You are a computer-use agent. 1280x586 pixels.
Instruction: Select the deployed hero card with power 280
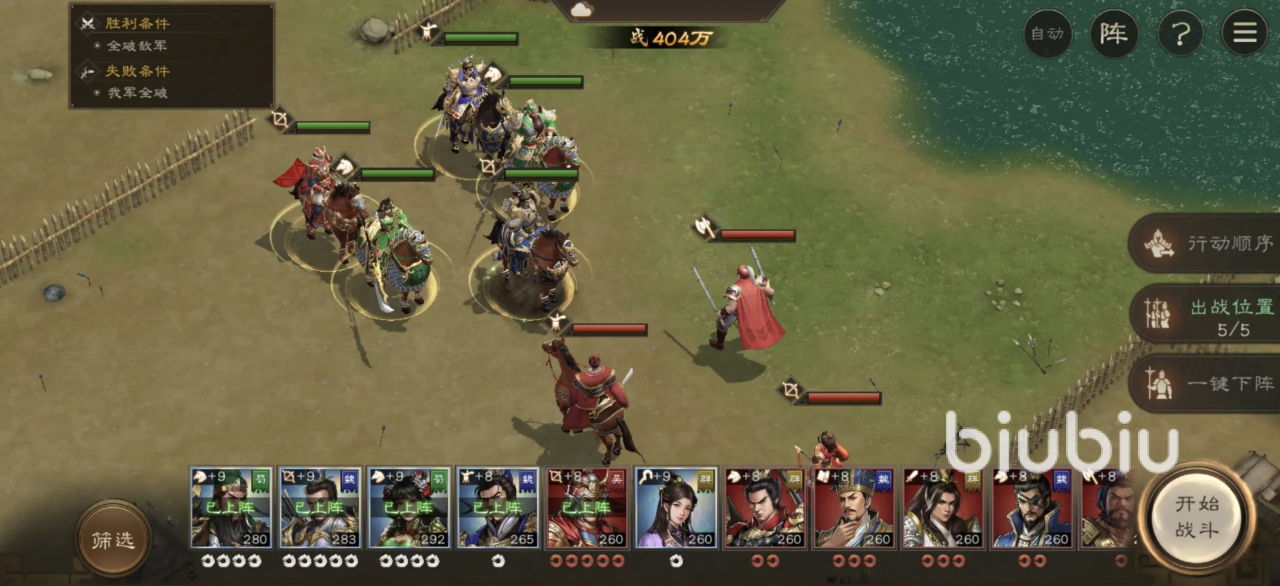tap(231, 508)
